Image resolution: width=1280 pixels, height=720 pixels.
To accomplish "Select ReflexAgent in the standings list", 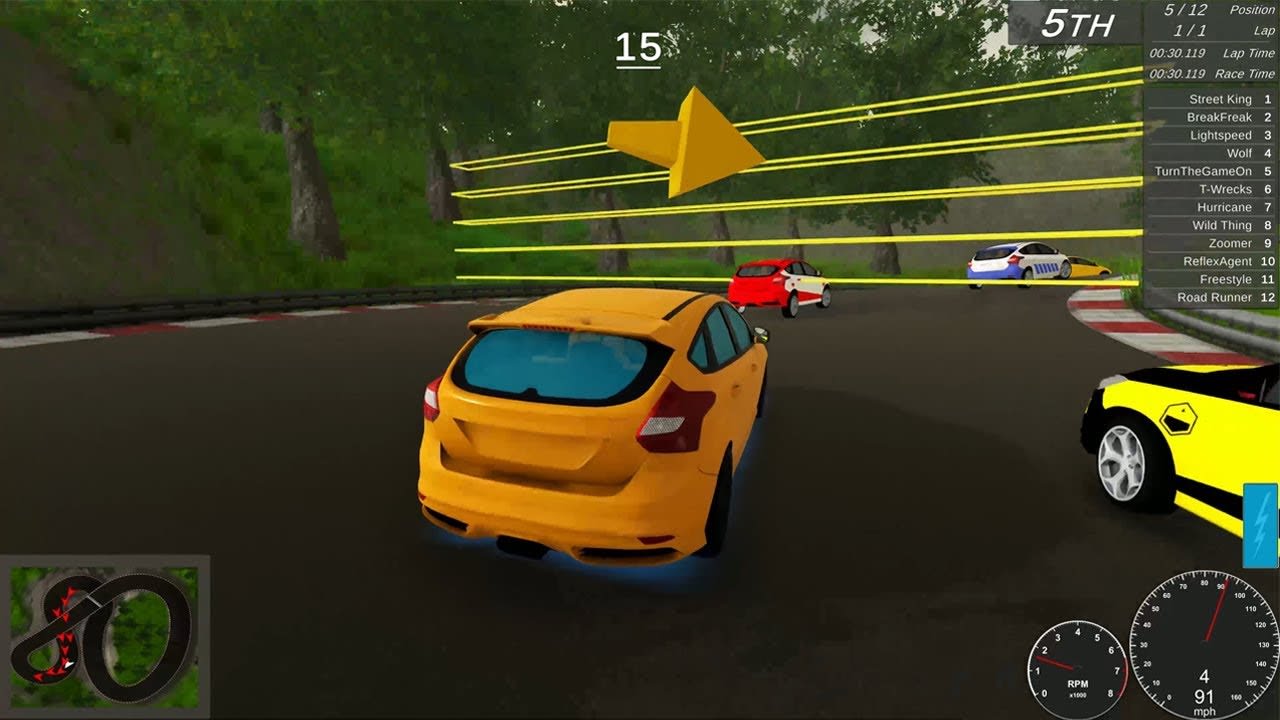I will [x=1212, y=261].
